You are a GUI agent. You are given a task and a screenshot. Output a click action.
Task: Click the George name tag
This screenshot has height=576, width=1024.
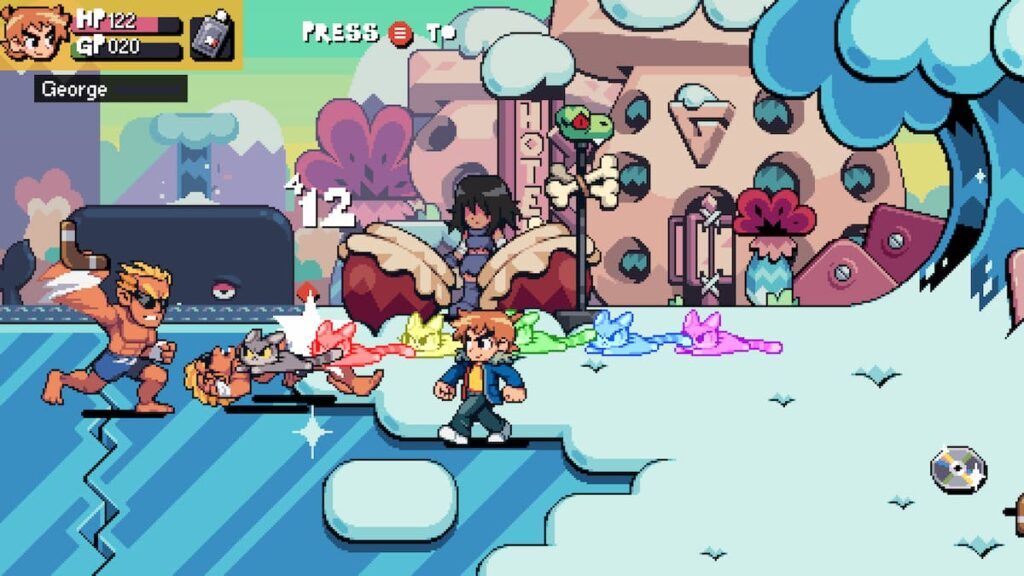[110, 89]
